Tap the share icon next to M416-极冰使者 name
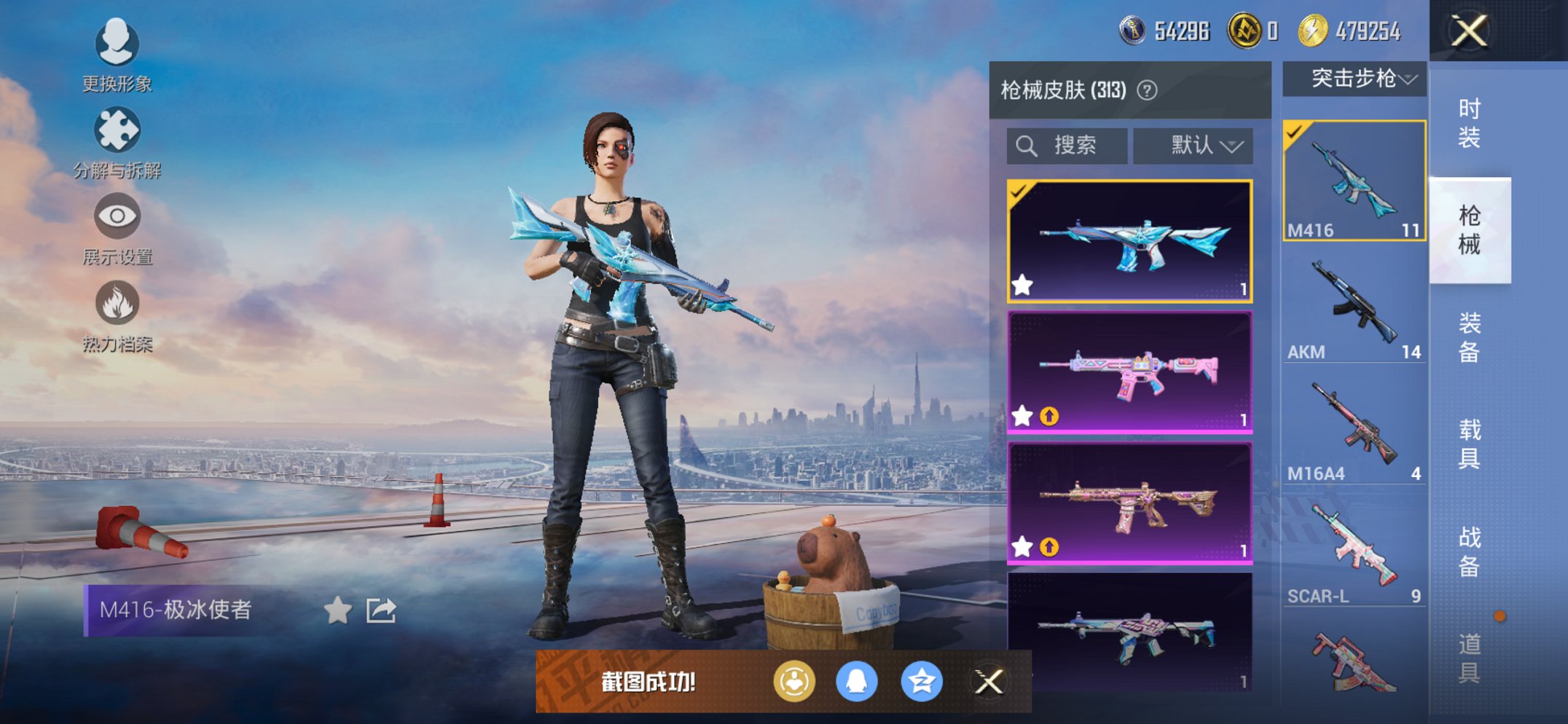 [381, 610]
